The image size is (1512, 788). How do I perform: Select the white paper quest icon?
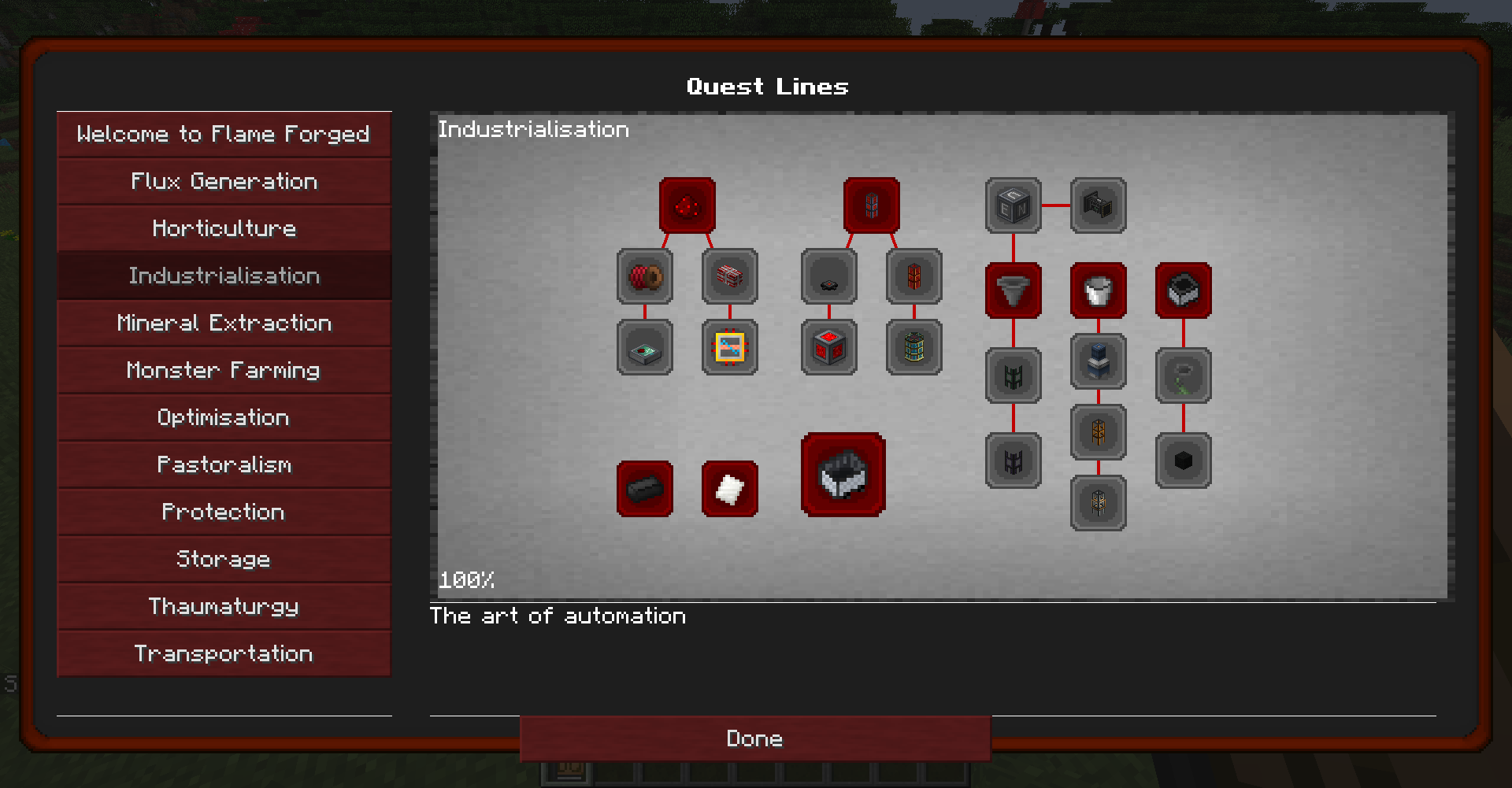point(729,489)
